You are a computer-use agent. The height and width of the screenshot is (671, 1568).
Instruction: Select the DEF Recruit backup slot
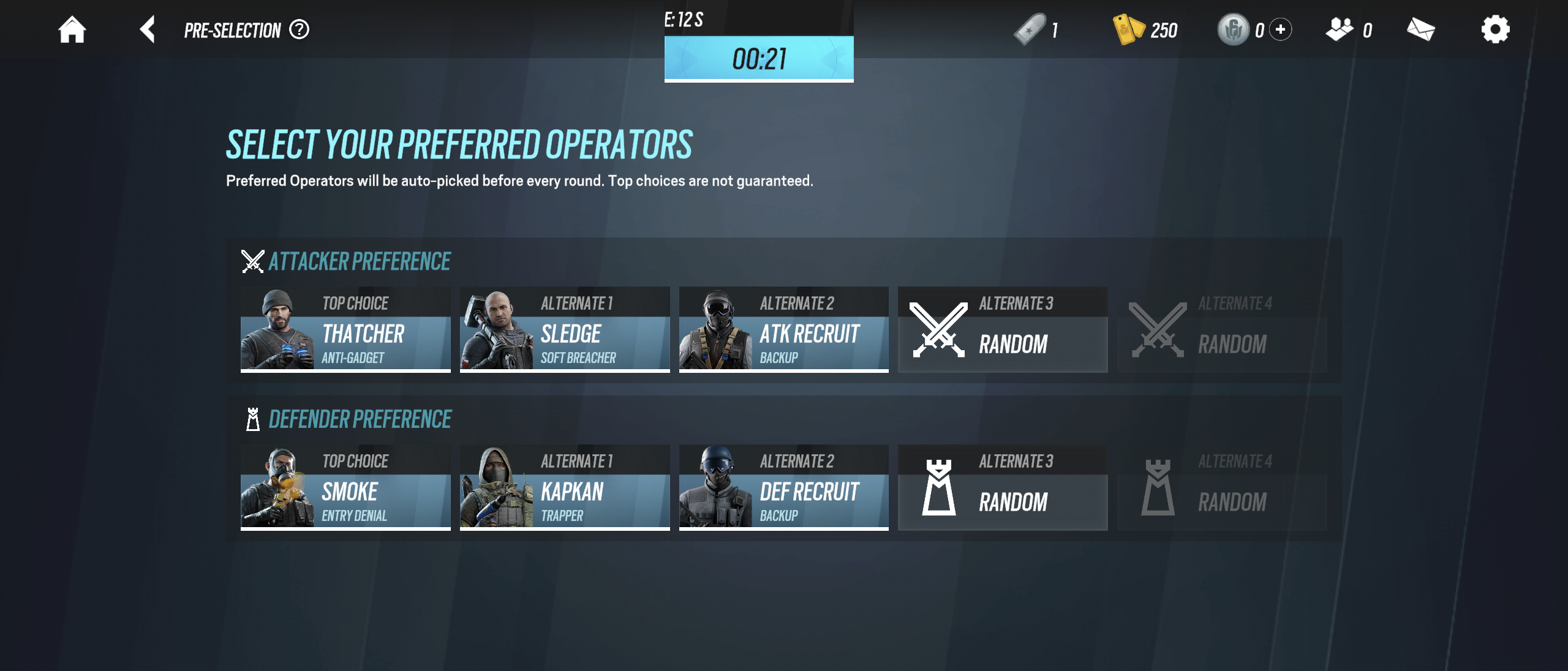[x=783, y=487]
